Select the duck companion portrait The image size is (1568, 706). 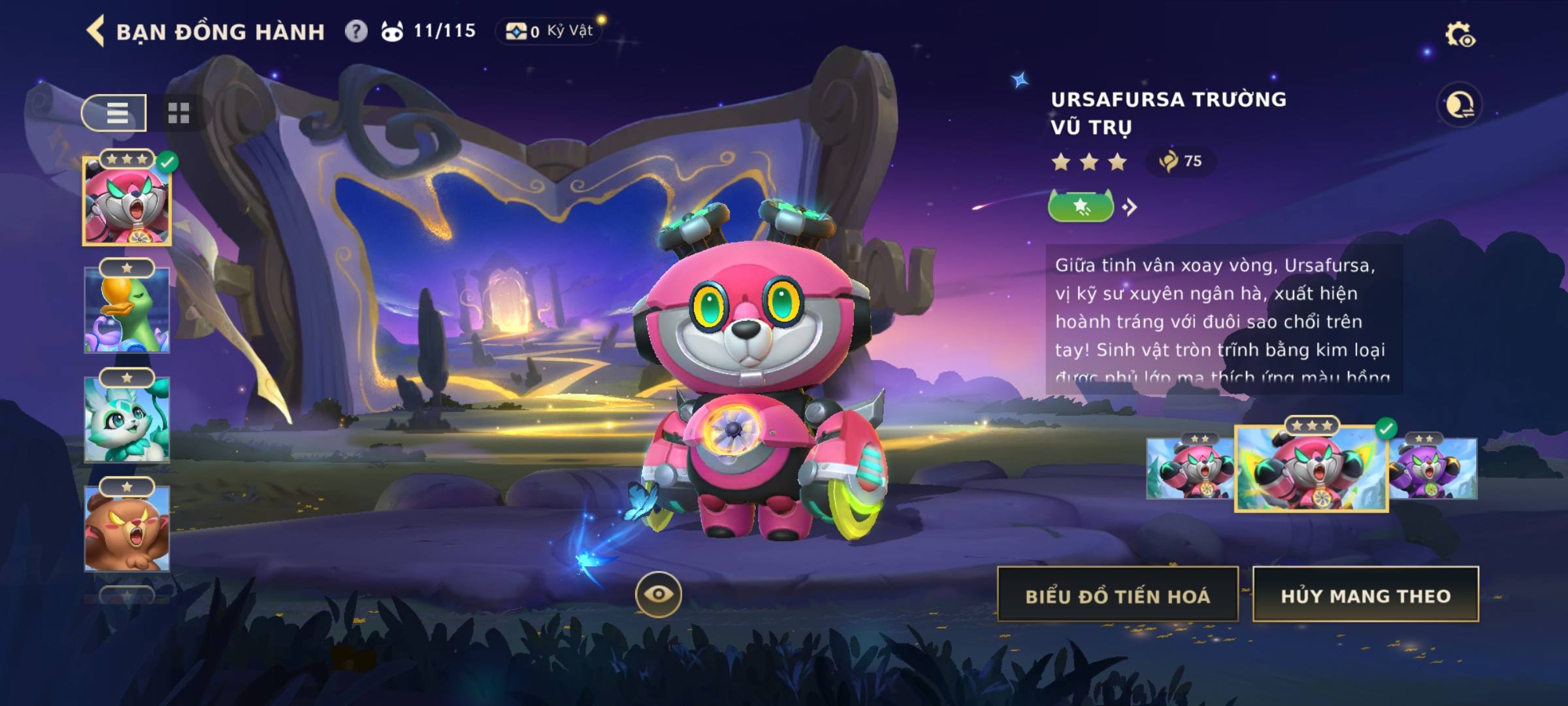coord(127,311)
